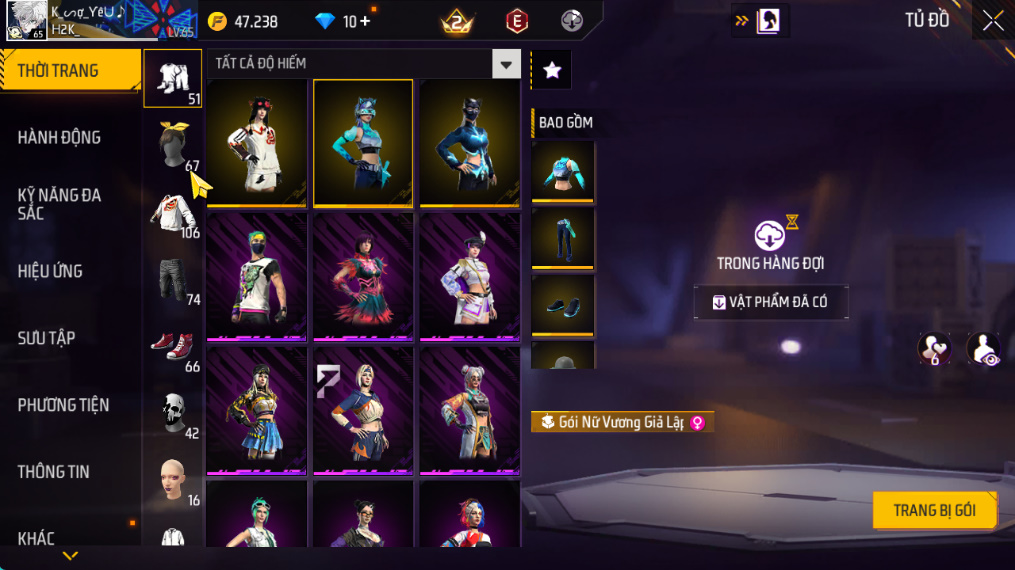Open the Hành Động category
Screen dimensions: 1015x570
[x=59, y=137]
